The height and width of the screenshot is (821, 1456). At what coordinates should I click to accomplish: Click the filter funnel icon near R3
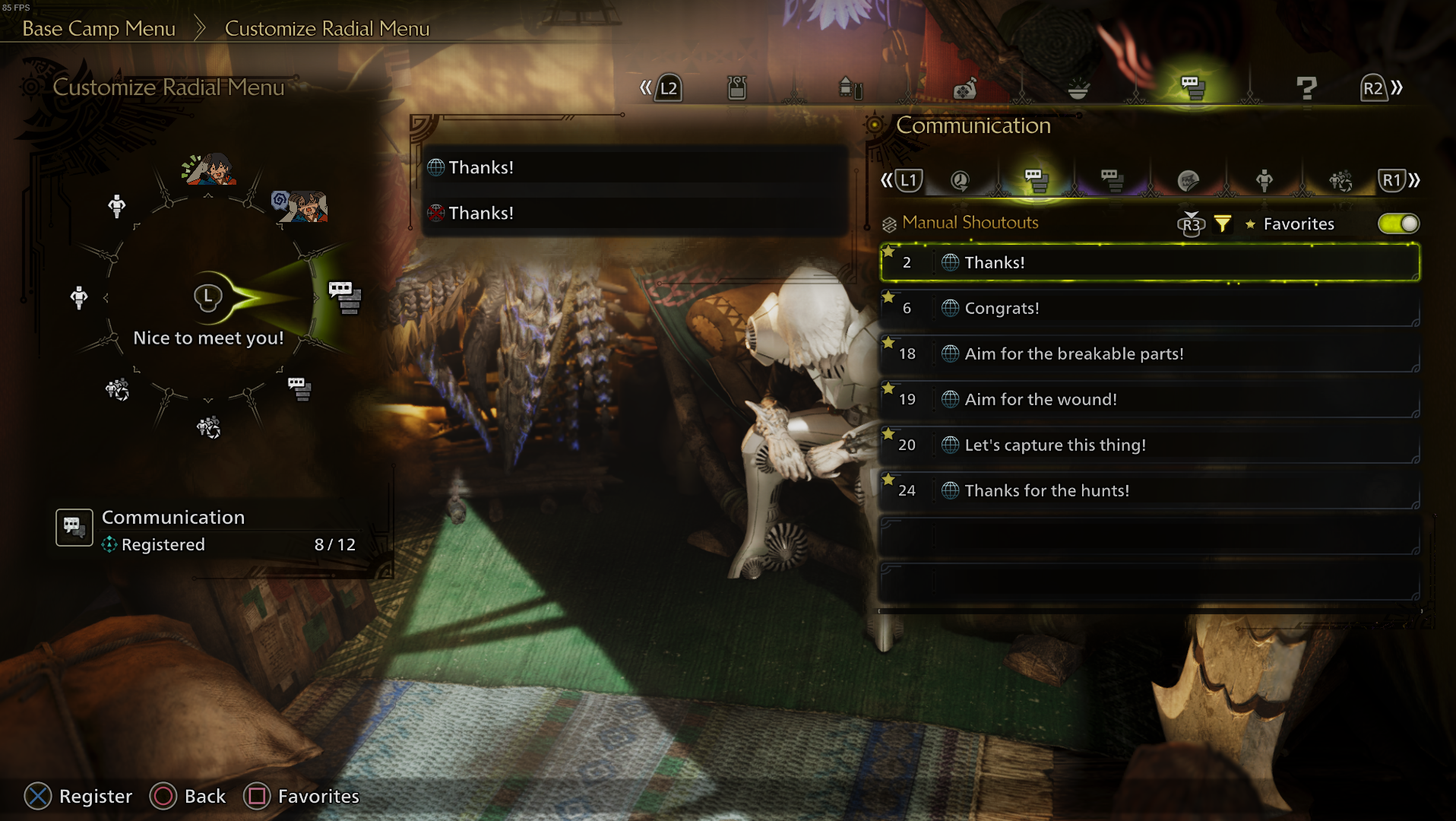(x=1222, y=223)
